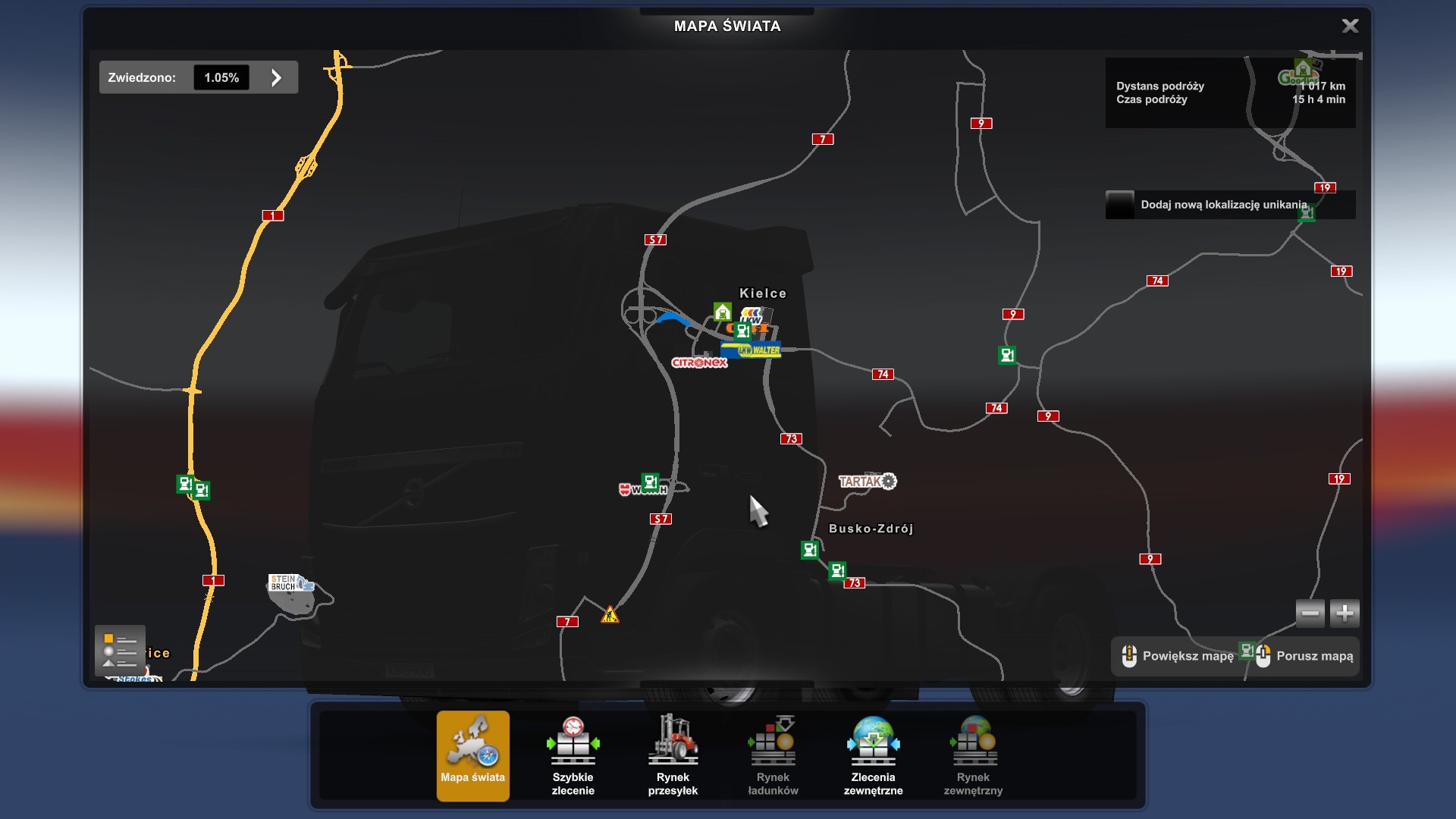Screen dimensions: 1456x819
Task: Open Szybkie zlecenie quick job
Action: 573,755
